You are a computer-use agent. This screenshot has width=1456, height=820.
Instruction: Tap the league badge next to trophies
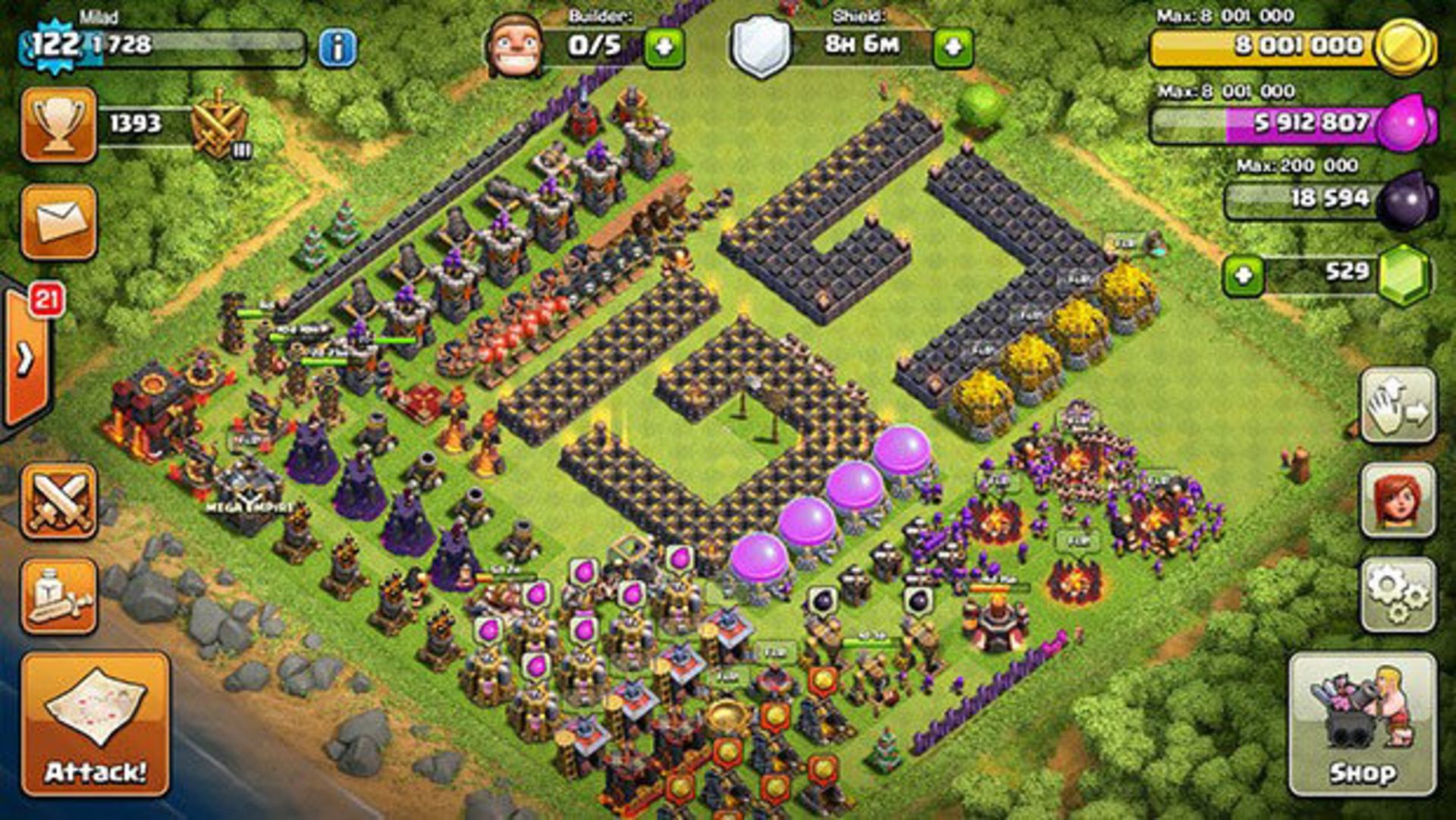(x=220, y=121)
